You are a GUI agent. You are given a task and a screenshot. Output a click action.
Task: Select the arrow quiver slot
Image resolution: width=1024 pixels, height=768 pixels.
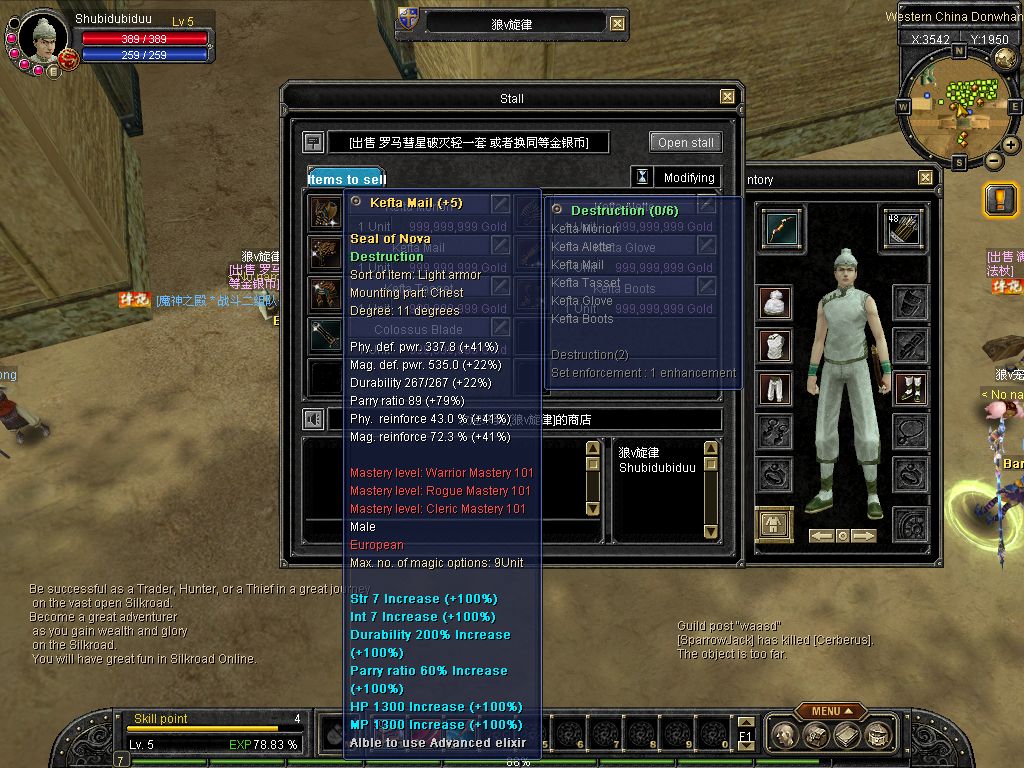click(x=903, y=229)
